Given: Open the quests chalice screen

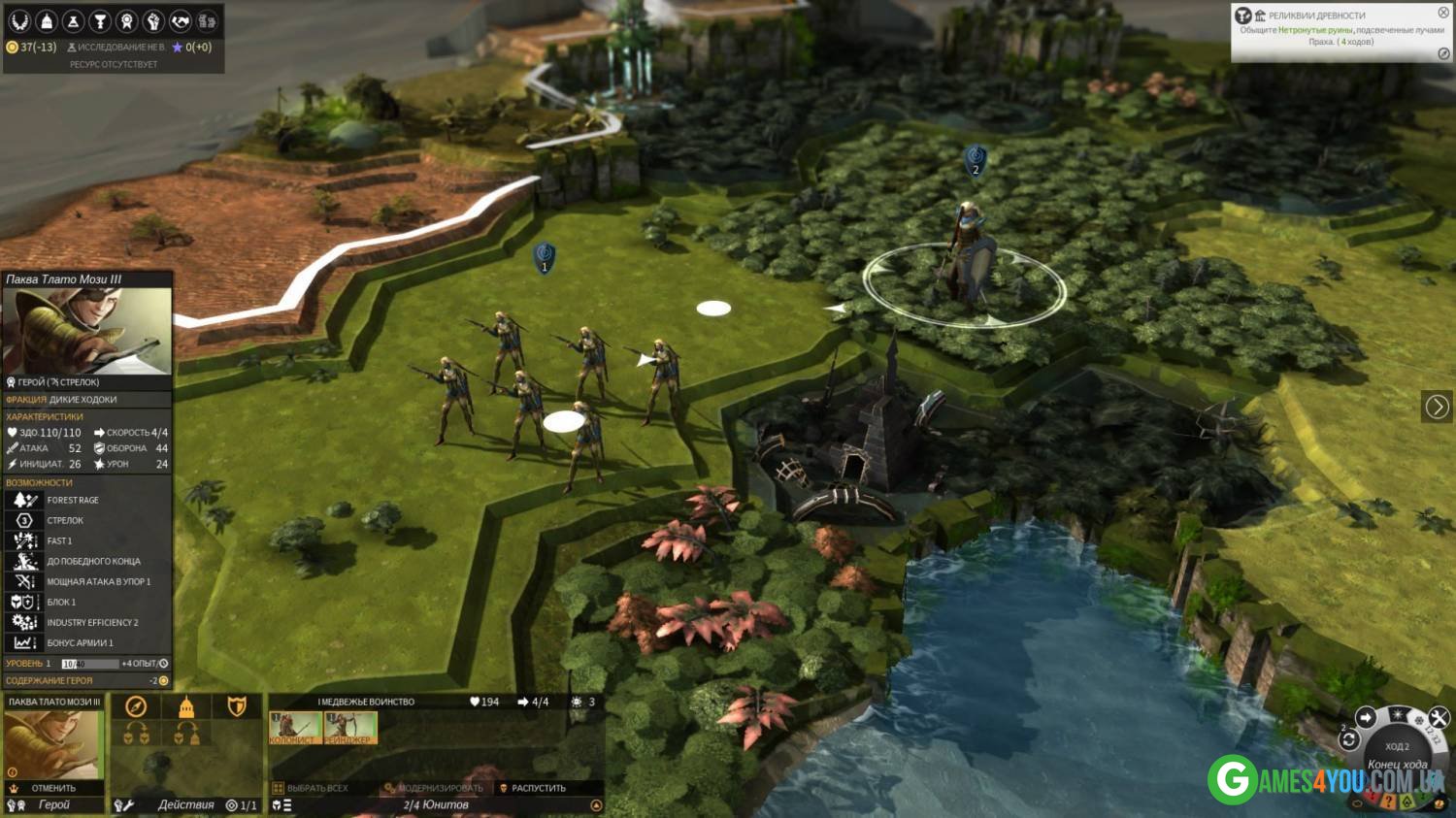Looking at the screenshot, I should click(x=99, y=20).
